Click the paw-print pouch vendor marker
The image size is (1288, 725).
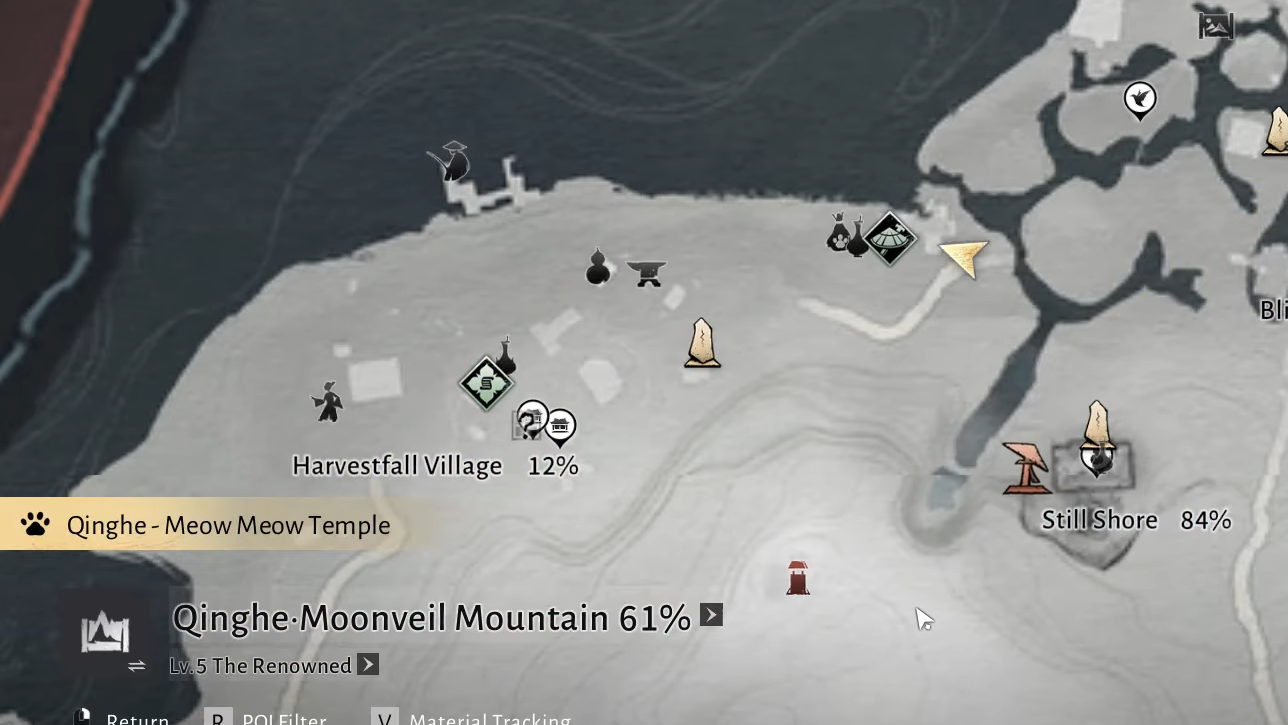tap(838, 234)
